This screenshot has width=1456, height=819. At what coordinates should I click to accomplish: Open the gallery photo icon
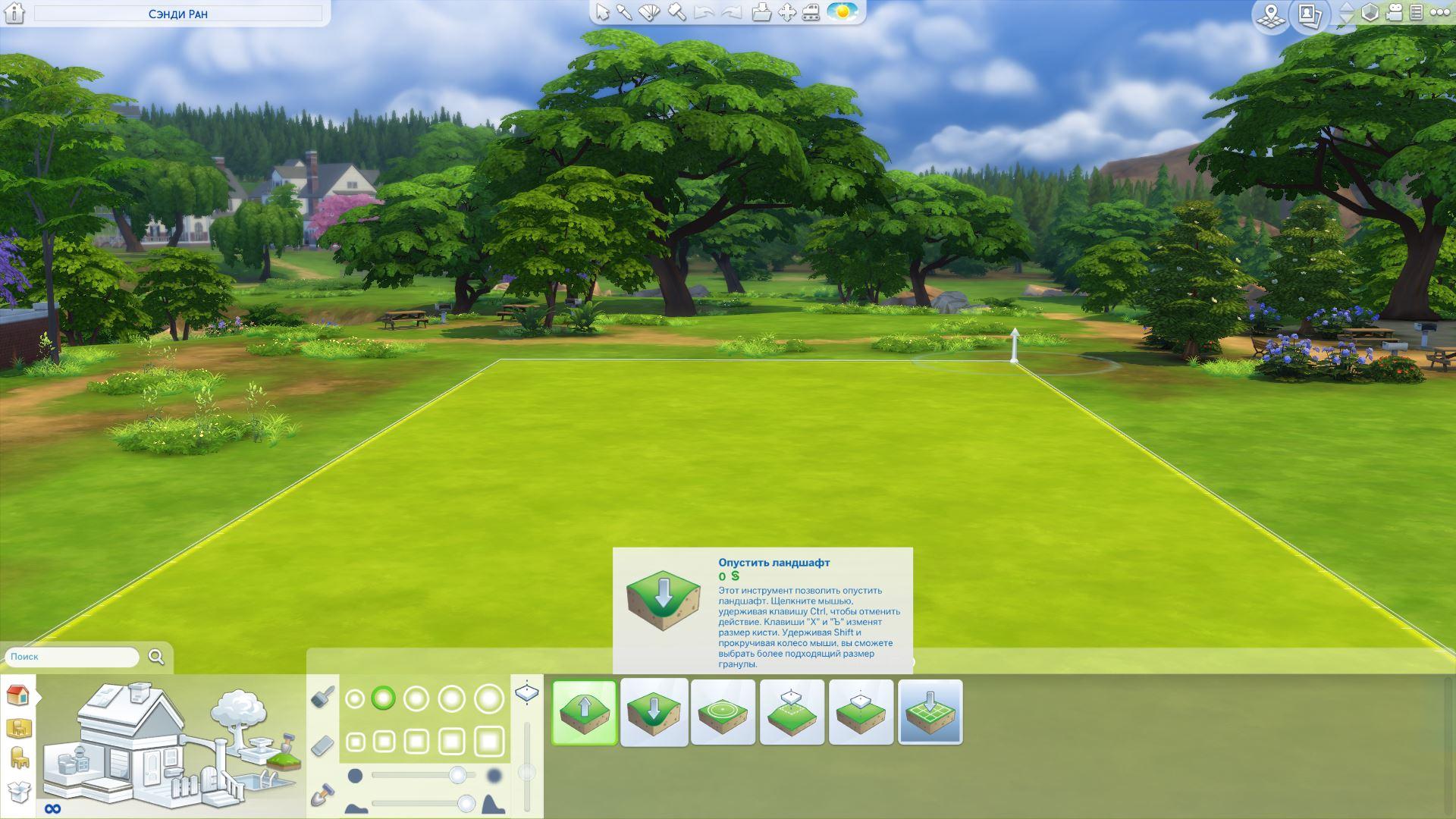1309,14
